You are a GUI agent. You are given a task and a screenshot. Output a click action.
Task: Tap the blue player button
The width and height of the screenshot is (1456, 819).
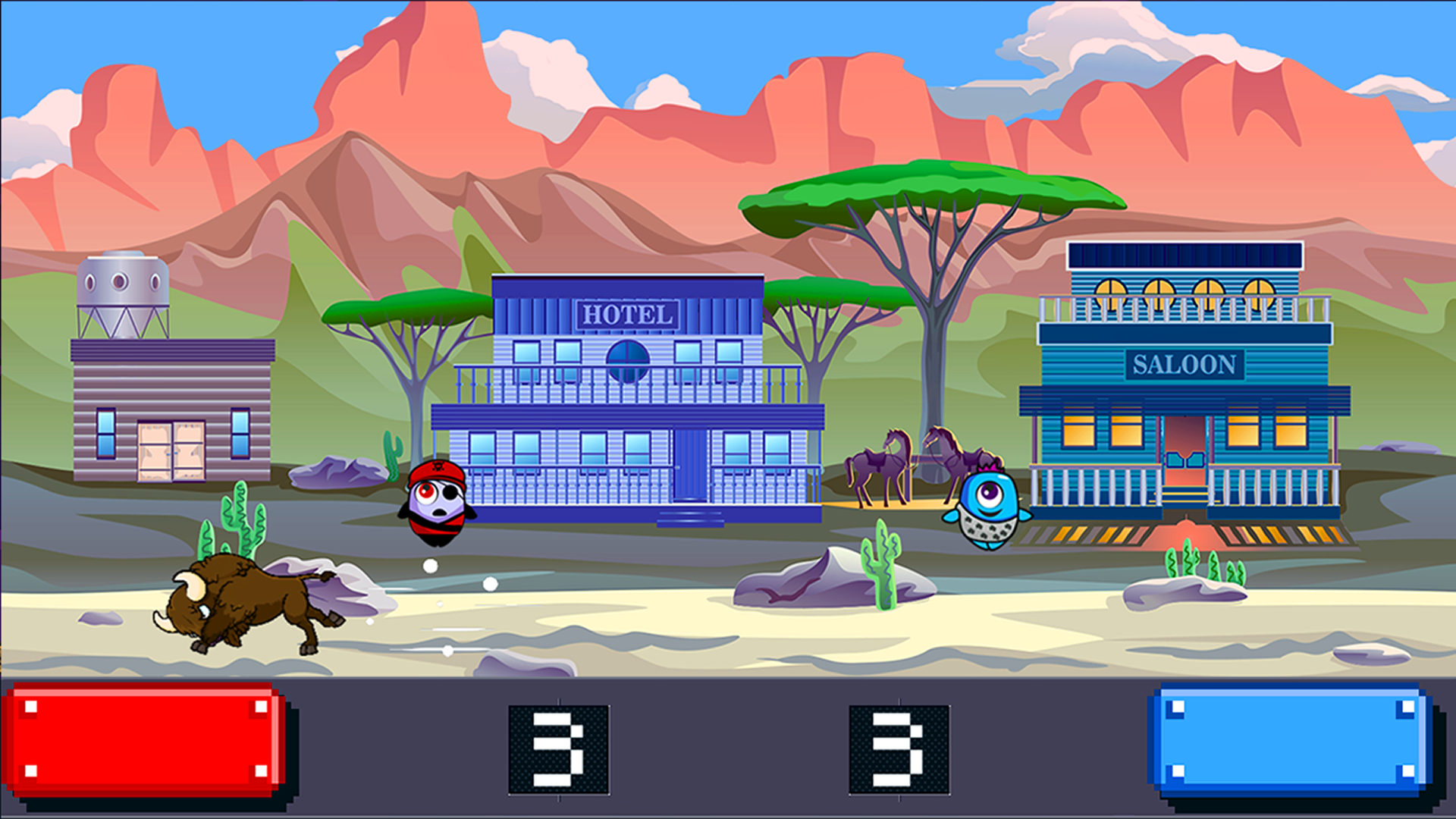[1290, 739]
